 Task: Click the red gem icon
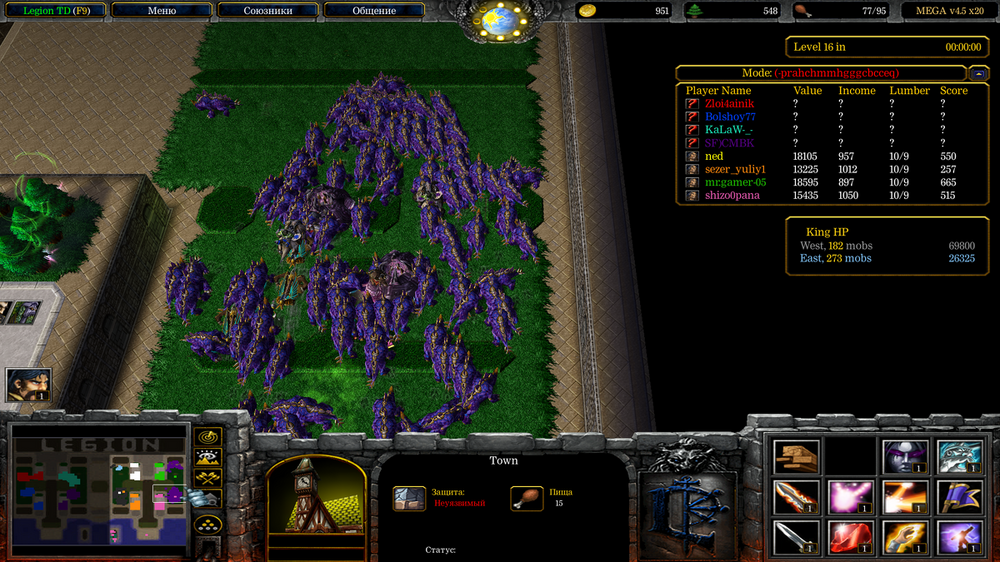point(850,537)
